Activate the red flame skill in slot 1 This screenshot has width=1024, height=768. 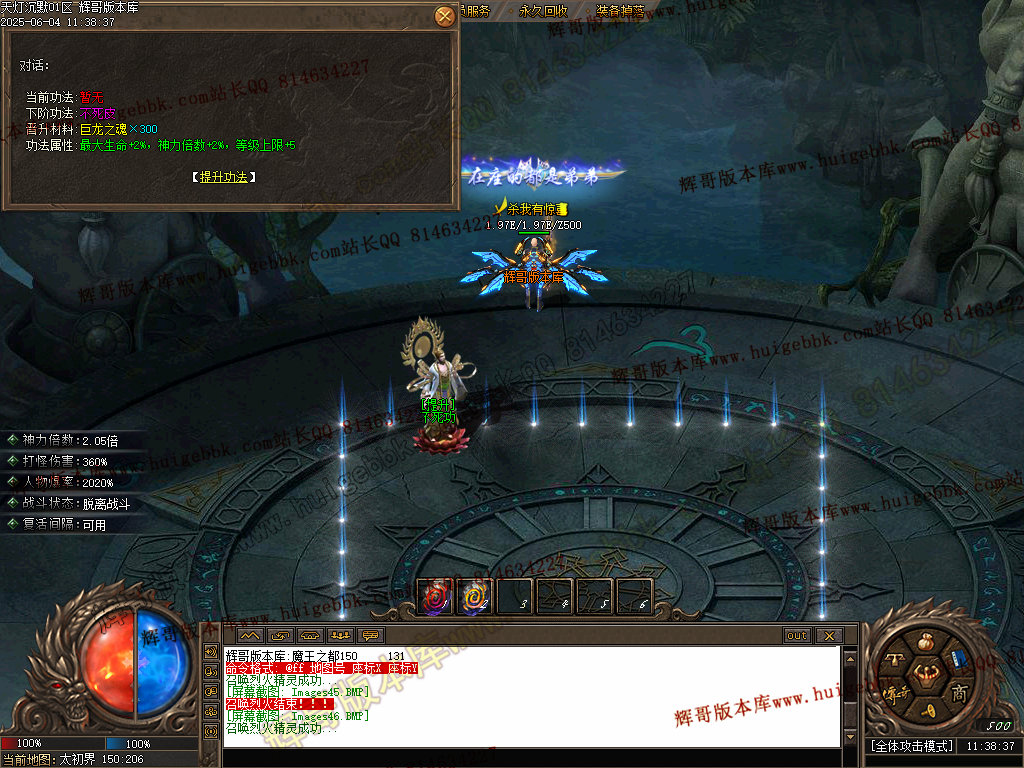pos(435,597)
